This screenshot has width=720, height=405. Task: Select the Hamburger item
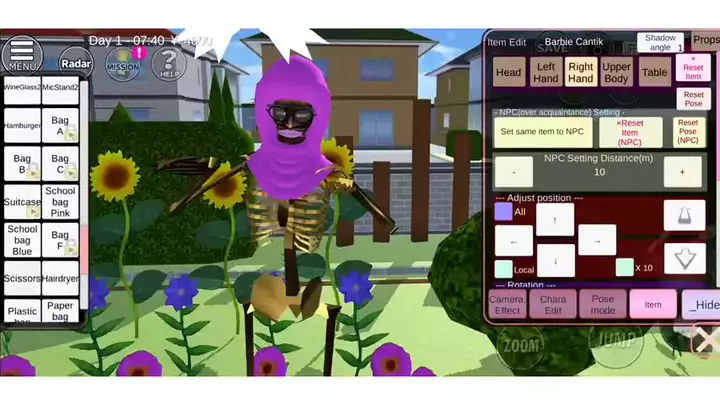tap(21, 127)
